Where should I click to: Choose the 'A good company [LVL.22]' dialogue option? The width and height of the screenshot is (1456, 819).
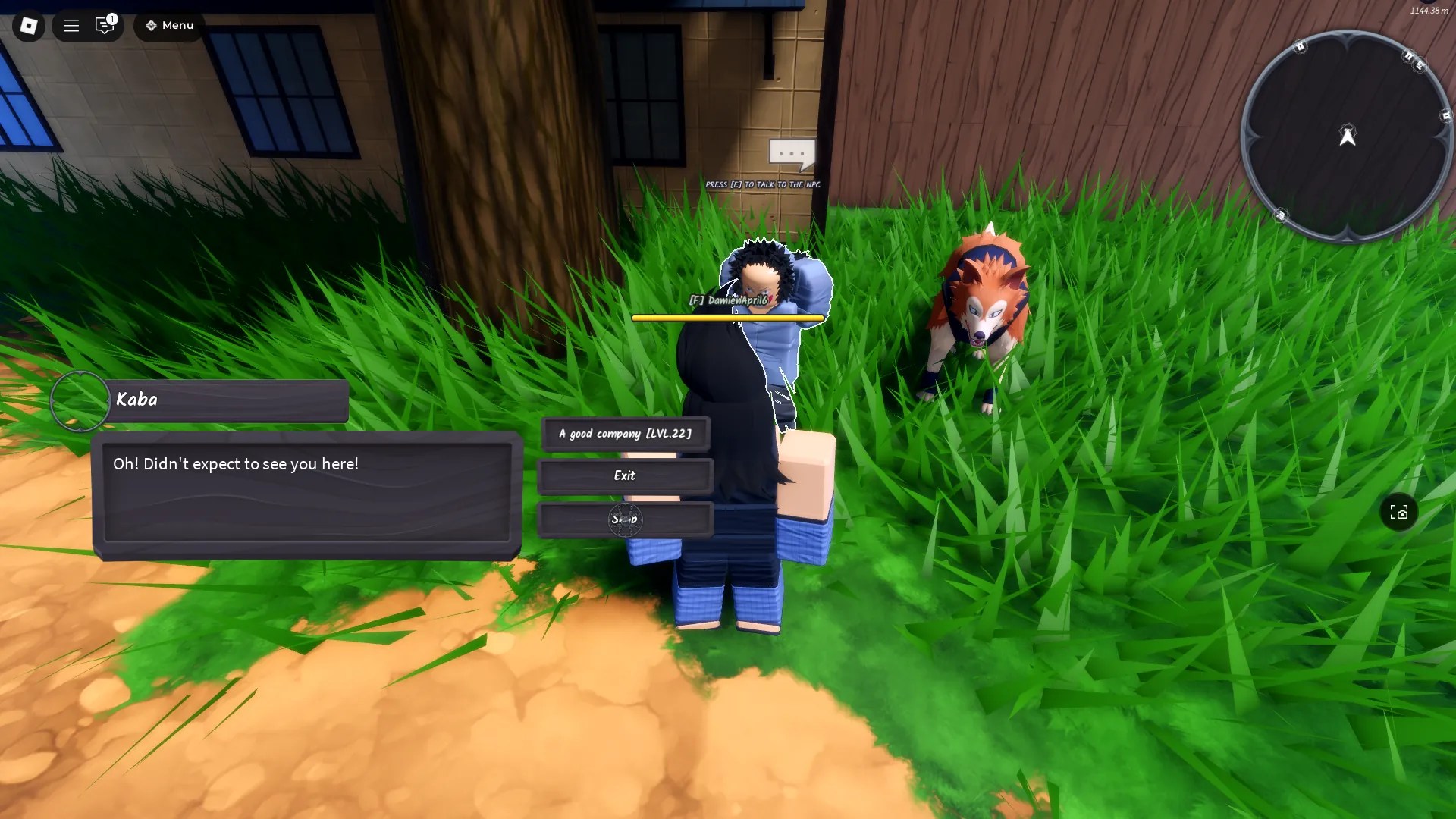(625, 434)
